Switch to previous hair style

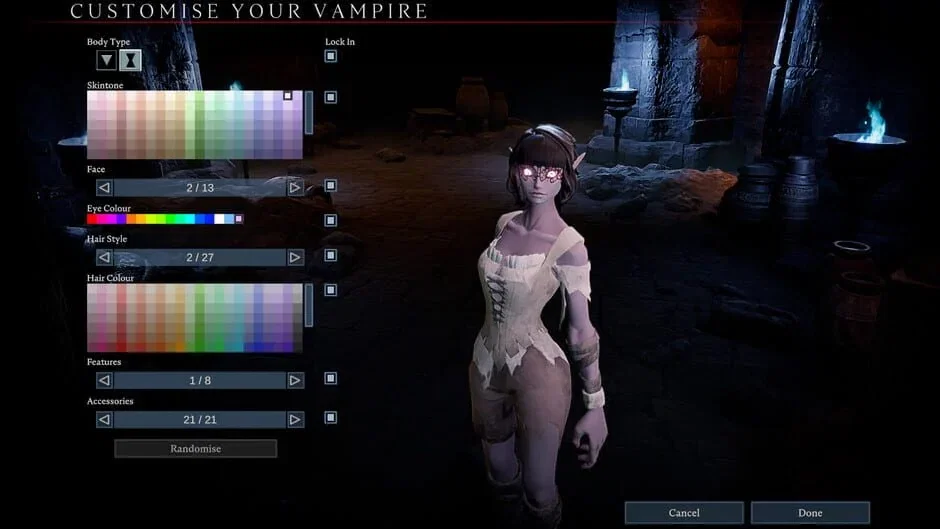[104, 257]
